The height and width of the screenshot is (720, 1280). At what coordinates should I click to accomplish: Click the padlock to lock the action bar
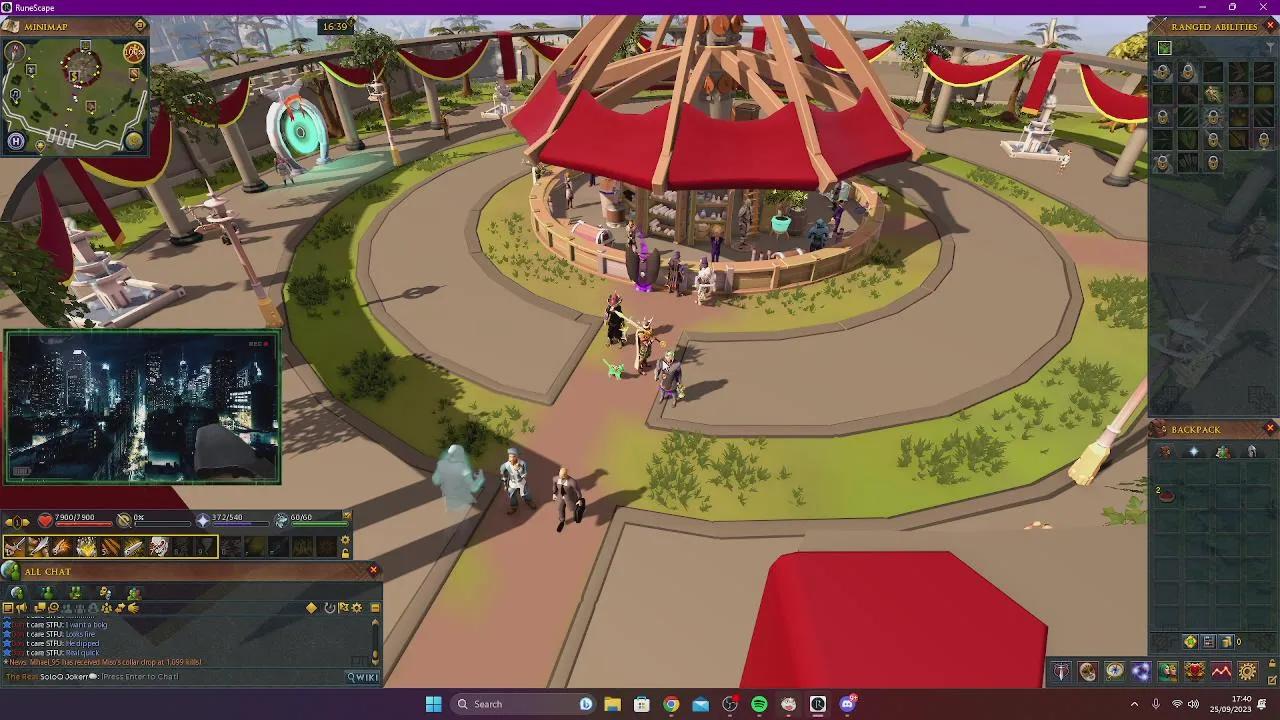pos(345,554)
